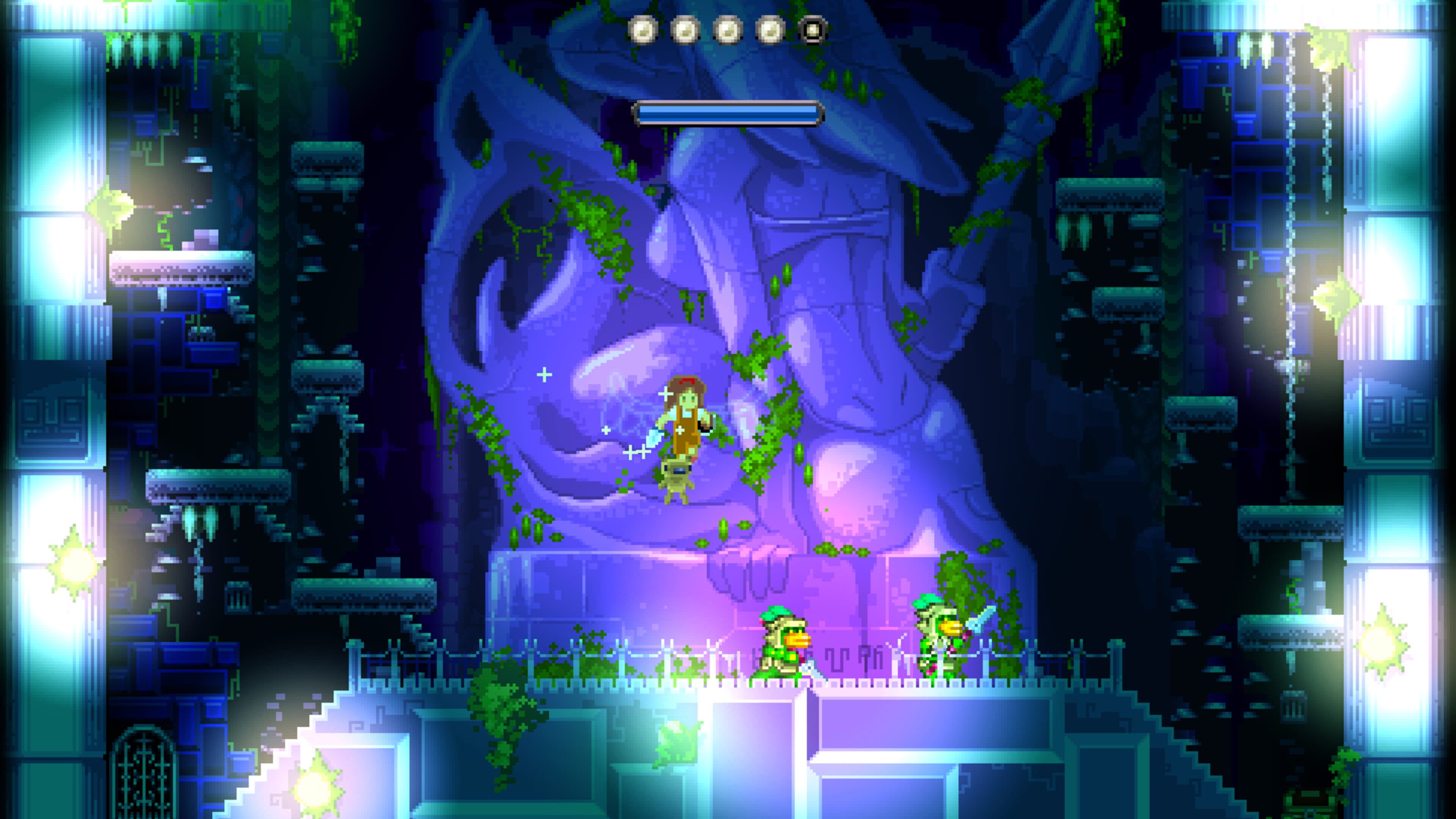1456x819 pixels.
Task: Click the blue boss health bar
Action: 726,113
